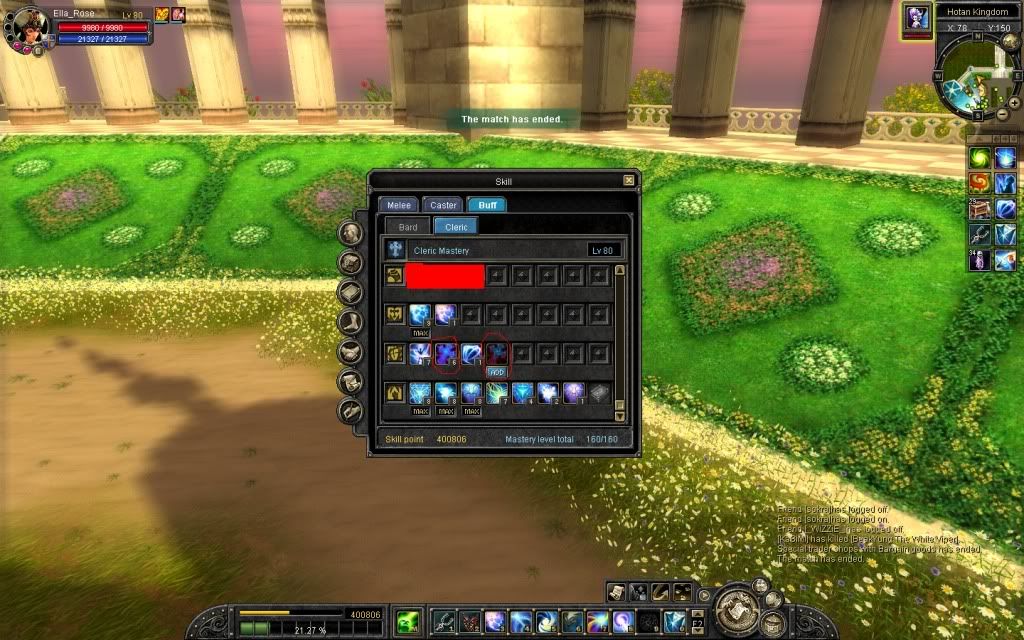Image resolution: width=1024 pixels, height=640 pixels.
Task: Switch to the Melee skill tab
Action: coord(399,205)
